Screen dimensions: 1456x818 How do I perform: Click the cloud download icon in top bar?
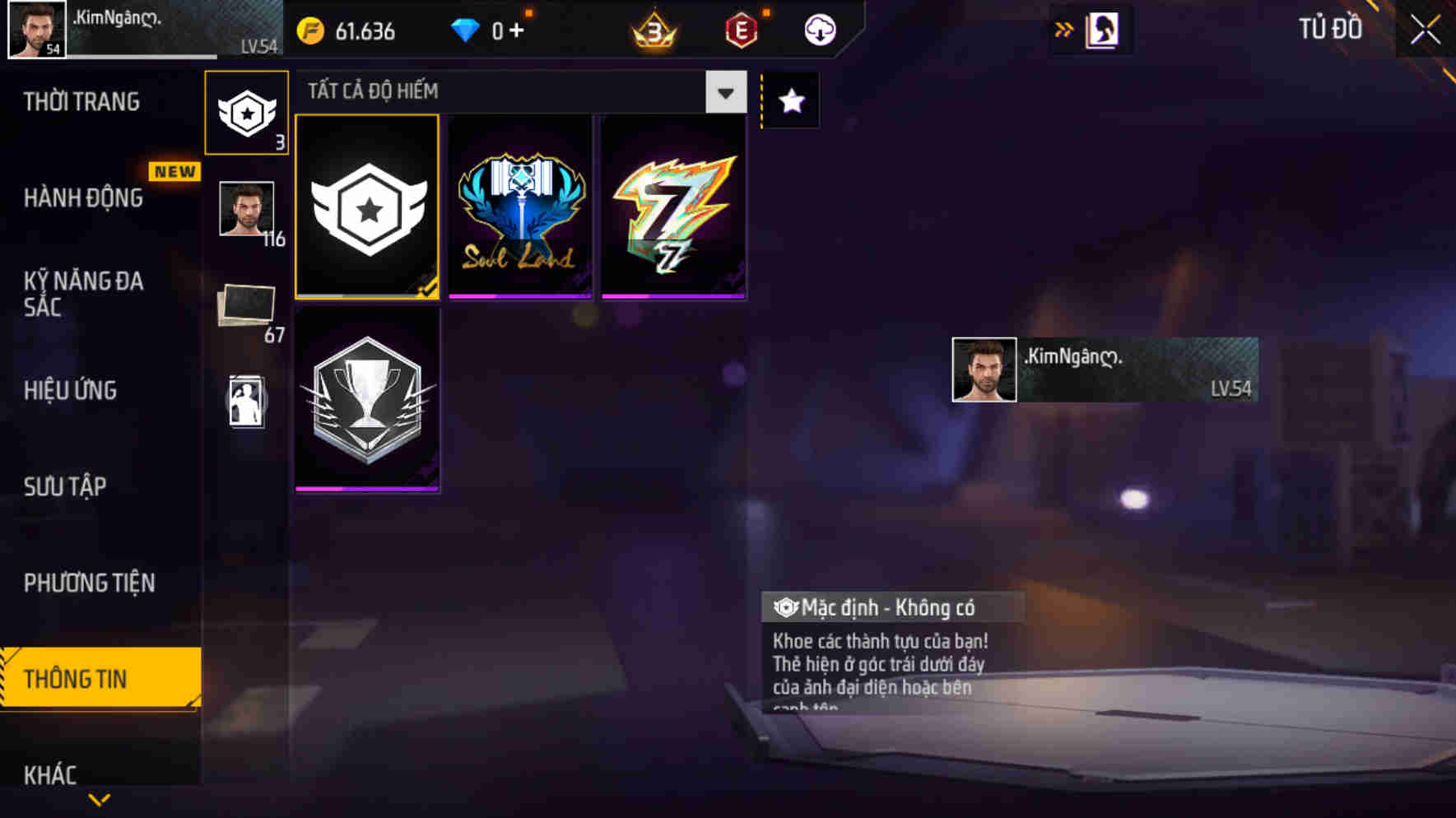(x=818, y=30)
